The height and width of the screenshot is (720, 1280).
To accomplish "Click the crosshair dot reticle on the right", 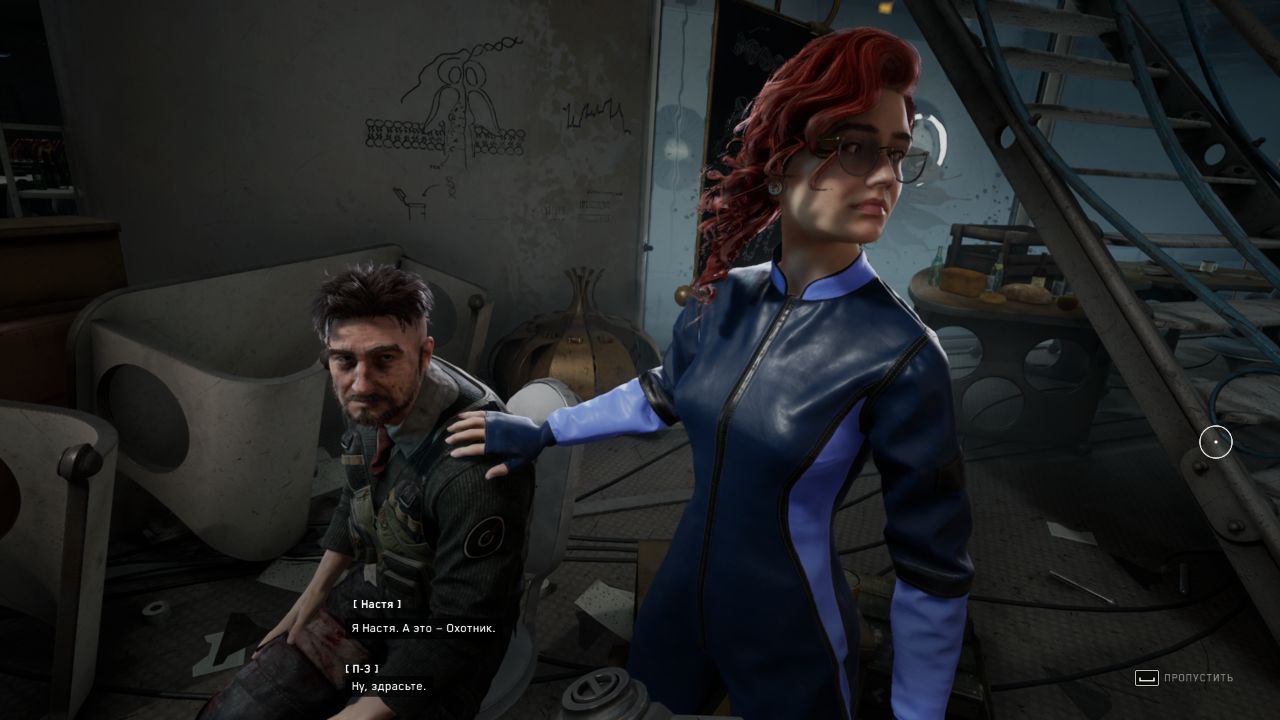I will click(x=1216, y=442).
